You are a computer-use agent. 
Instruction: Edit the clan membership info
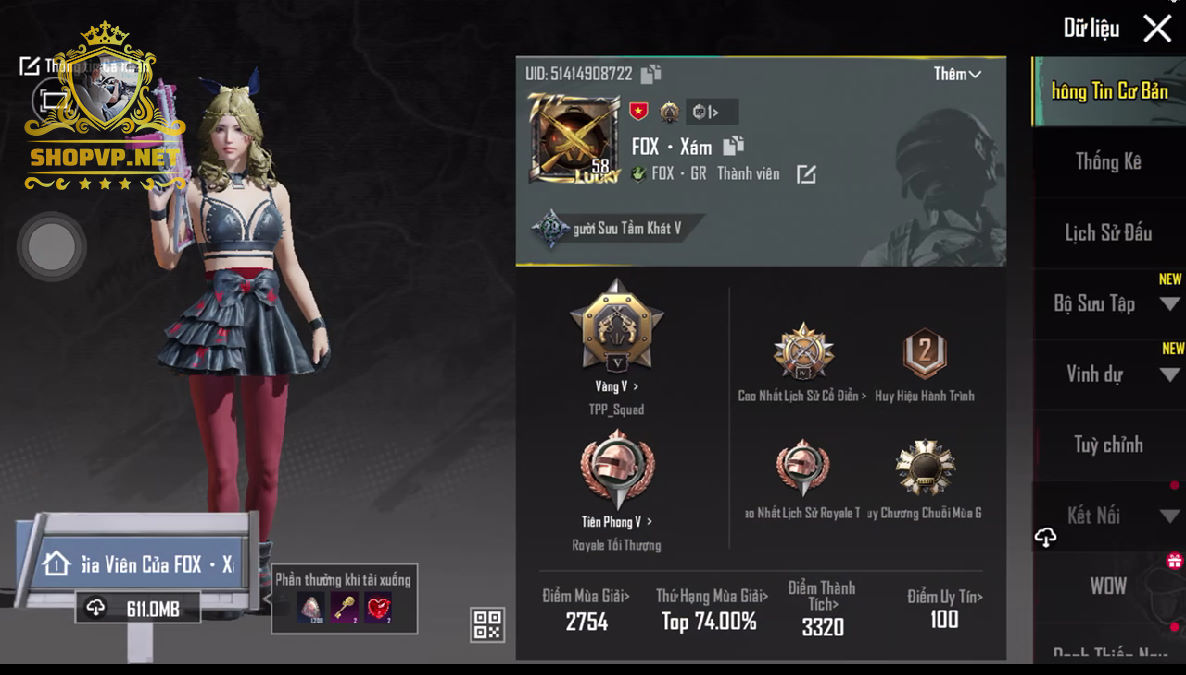(806, 175)
